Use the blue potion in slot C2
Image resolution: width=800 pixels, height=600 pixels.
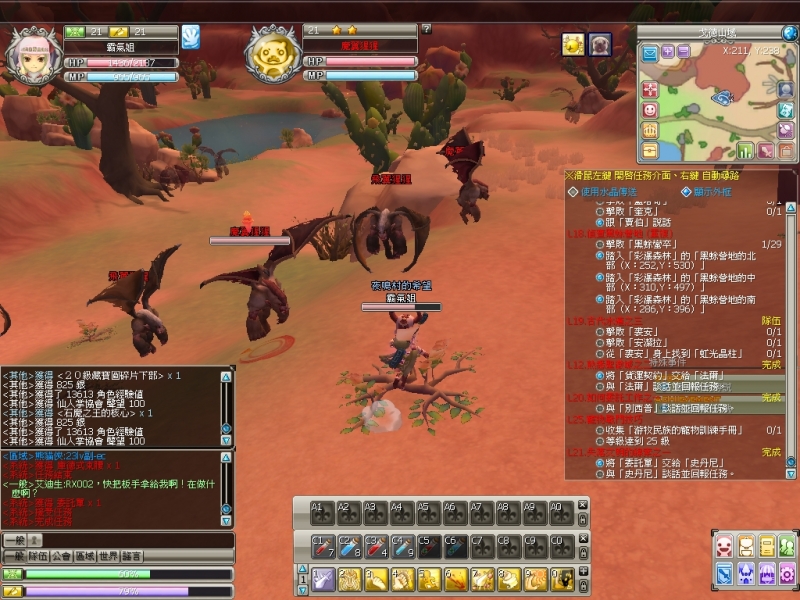click(348, 545)
